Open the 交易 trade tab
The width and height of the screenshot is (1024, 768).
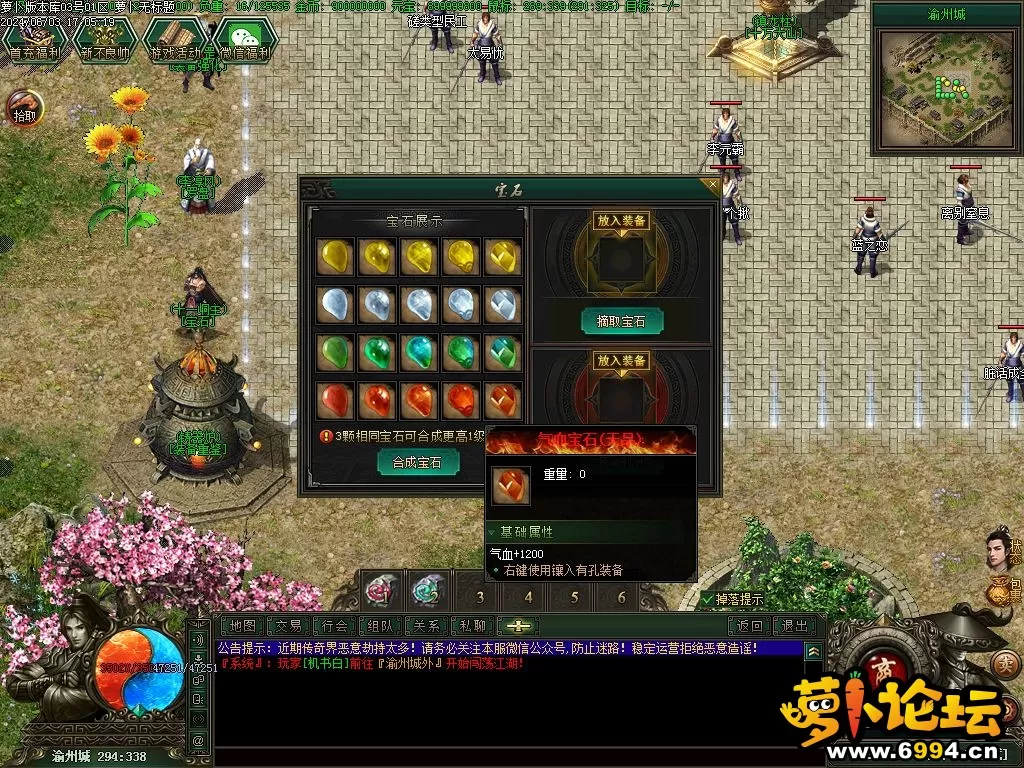[x=289, y=626]
